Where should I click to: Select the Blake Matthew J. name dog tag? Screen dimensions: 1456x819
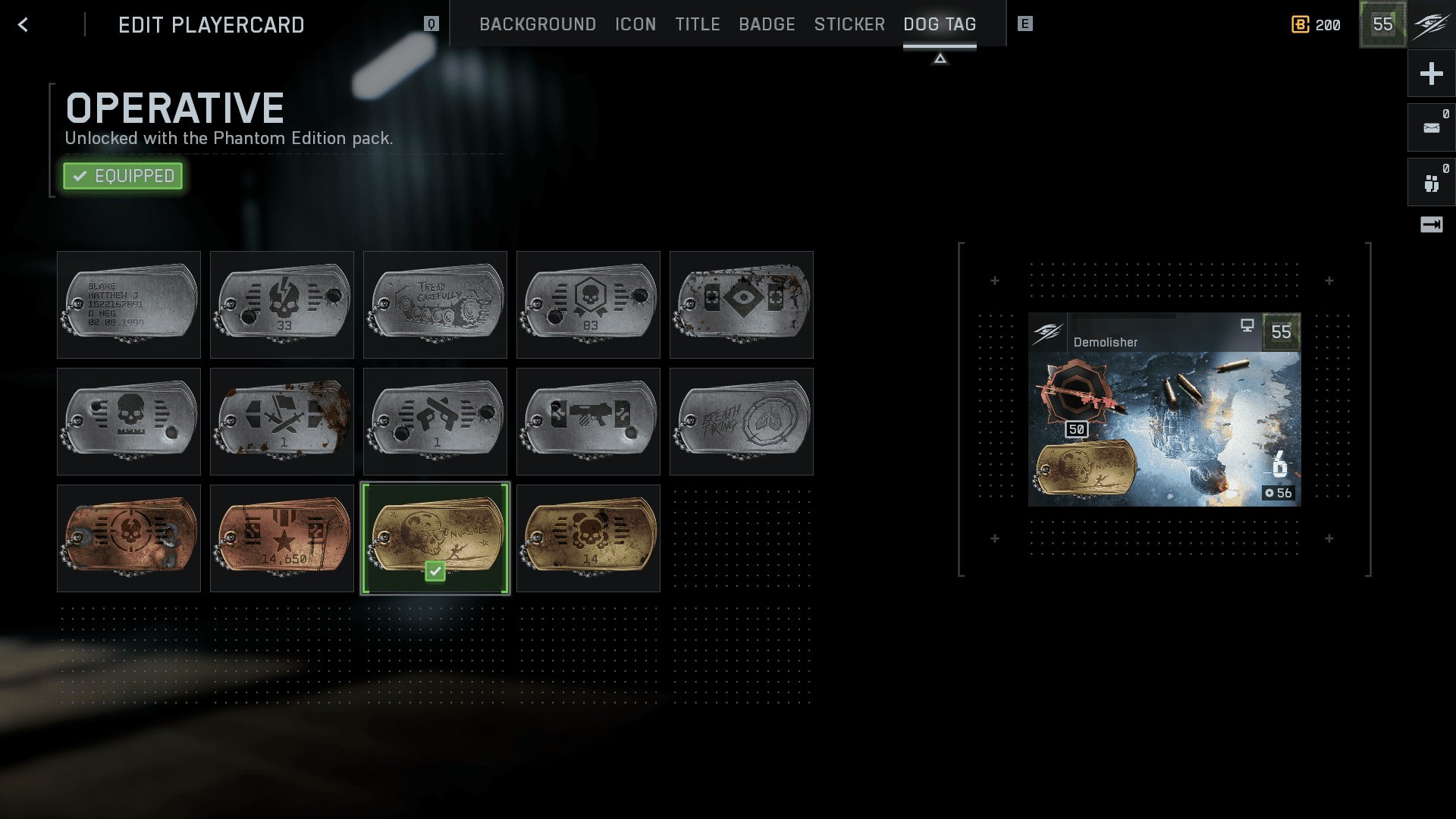(129, 305)
